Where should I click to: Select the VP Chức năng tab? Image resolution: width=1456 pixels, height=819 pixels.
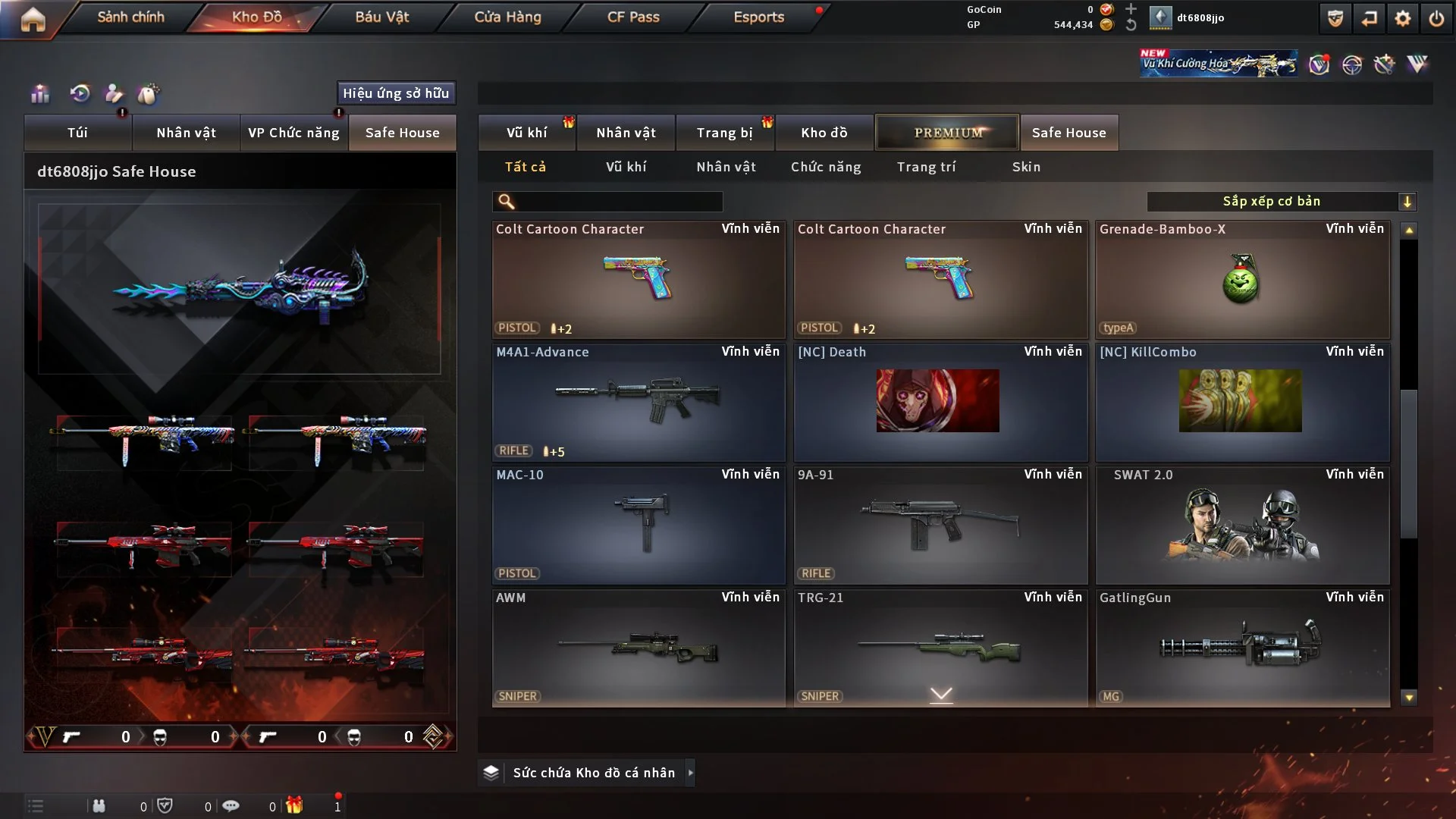pos(293,133)
